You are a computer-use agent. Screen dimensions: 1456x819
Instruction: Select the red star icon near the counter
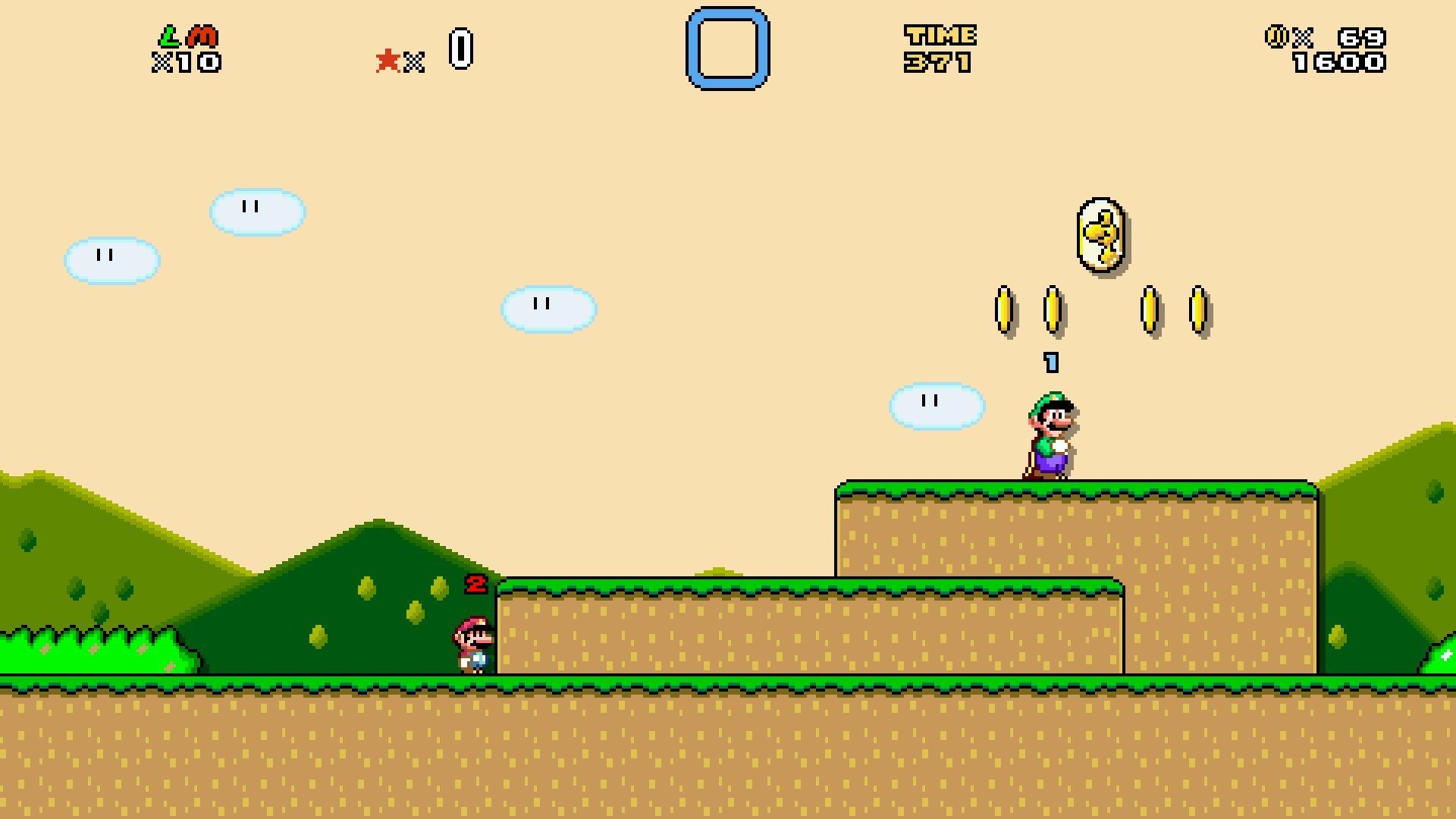(388, 59)
